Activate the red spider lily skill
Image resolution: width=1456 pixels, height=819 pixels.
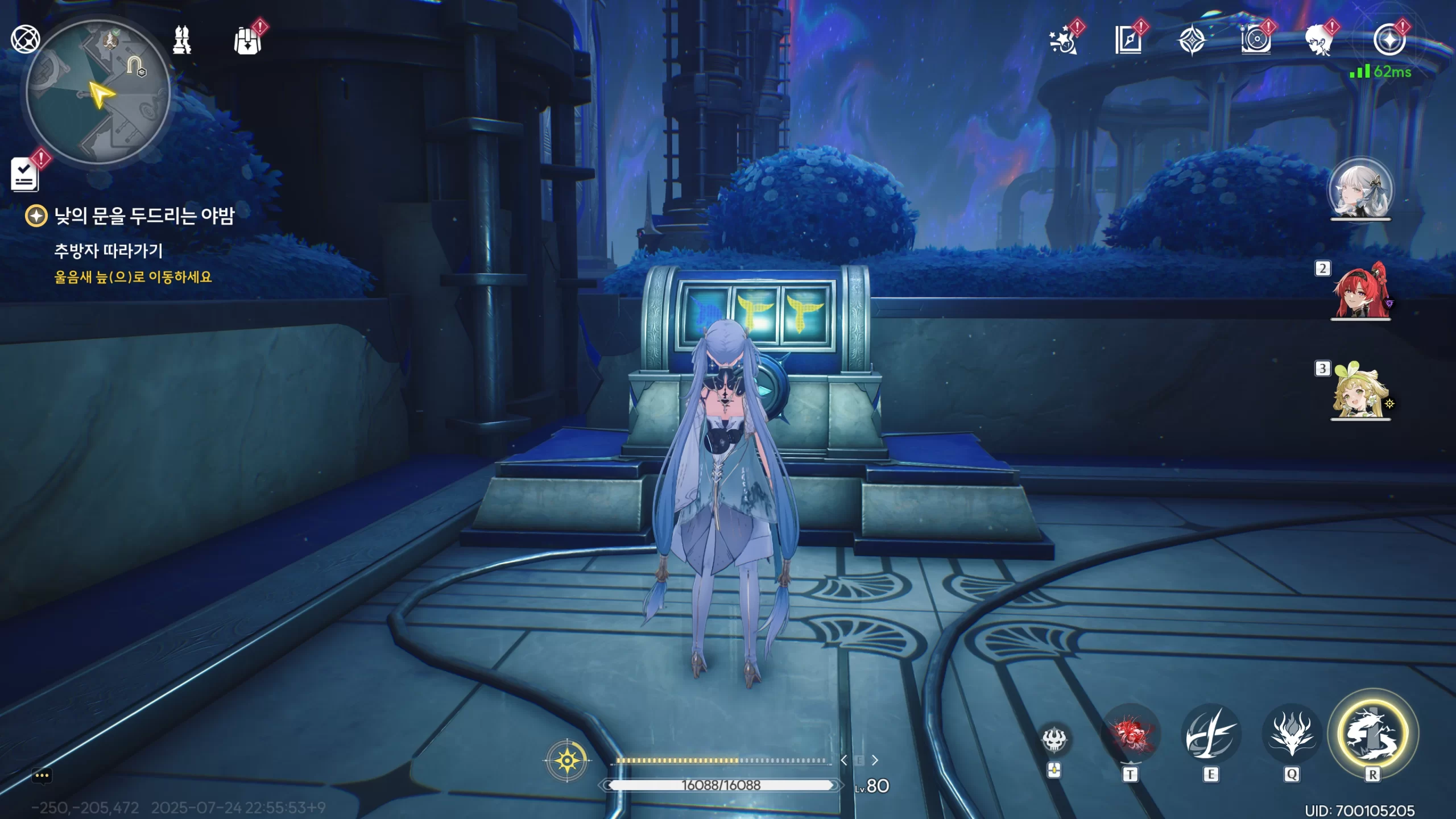pyautogui.click(x=1130, y=733)
